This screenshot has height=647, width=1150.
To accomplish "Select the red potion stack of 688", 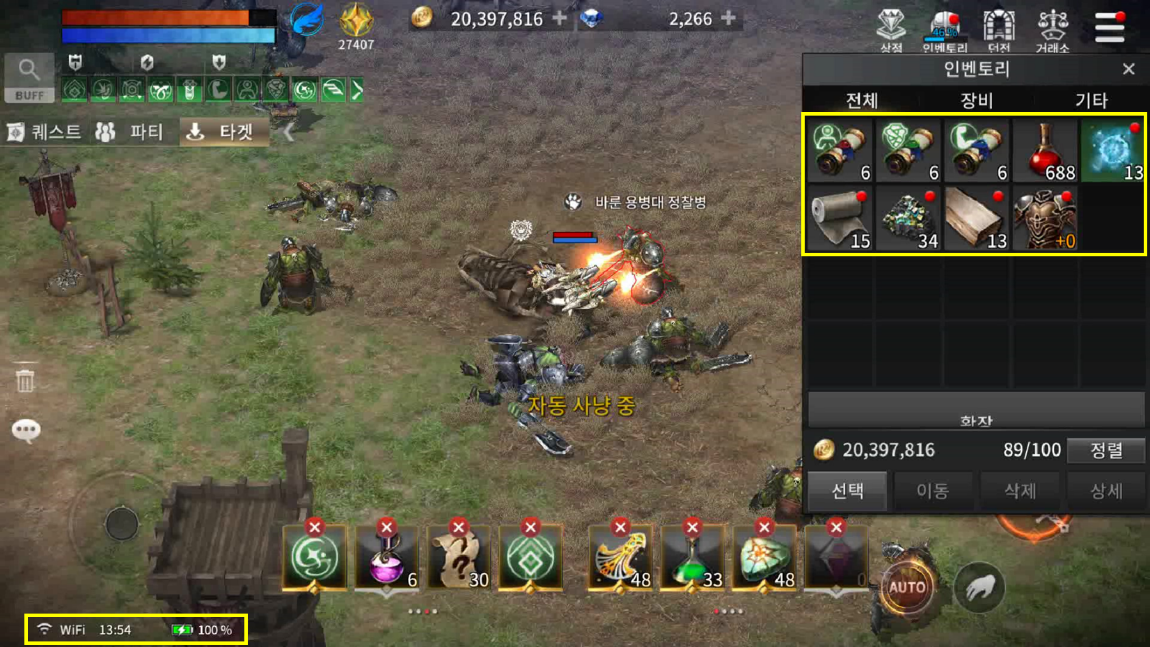I will pyautogui.click(x=1044, y=151).
